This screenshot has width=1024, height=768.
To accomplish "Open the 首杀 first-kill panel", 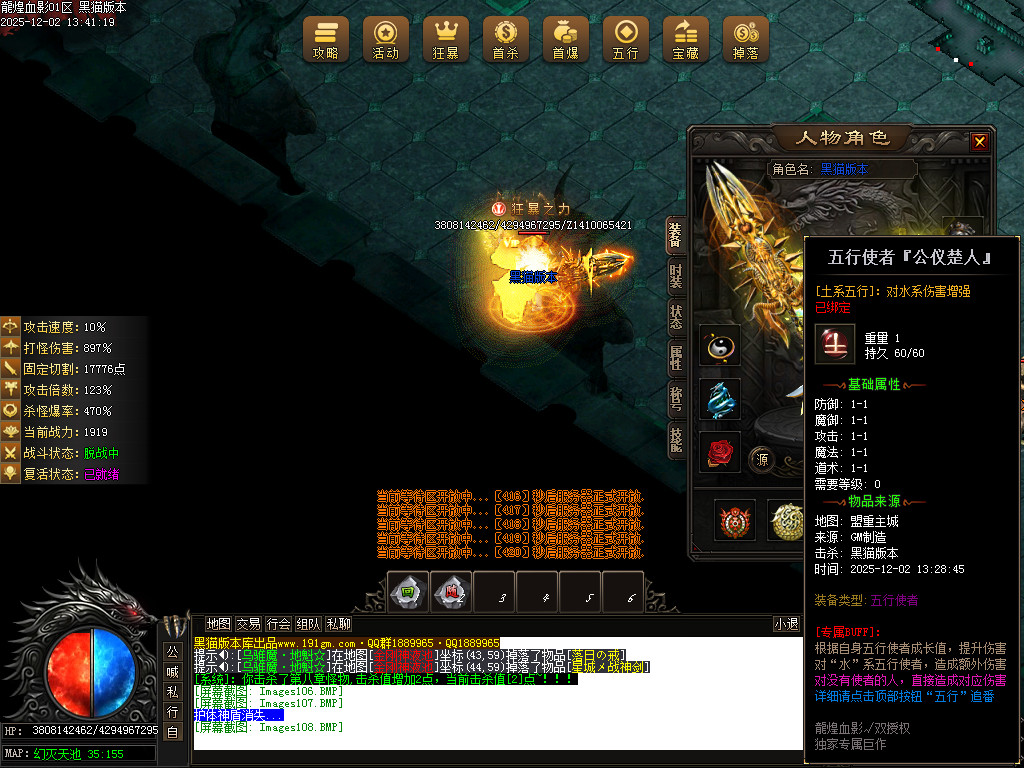I will 506,39.
